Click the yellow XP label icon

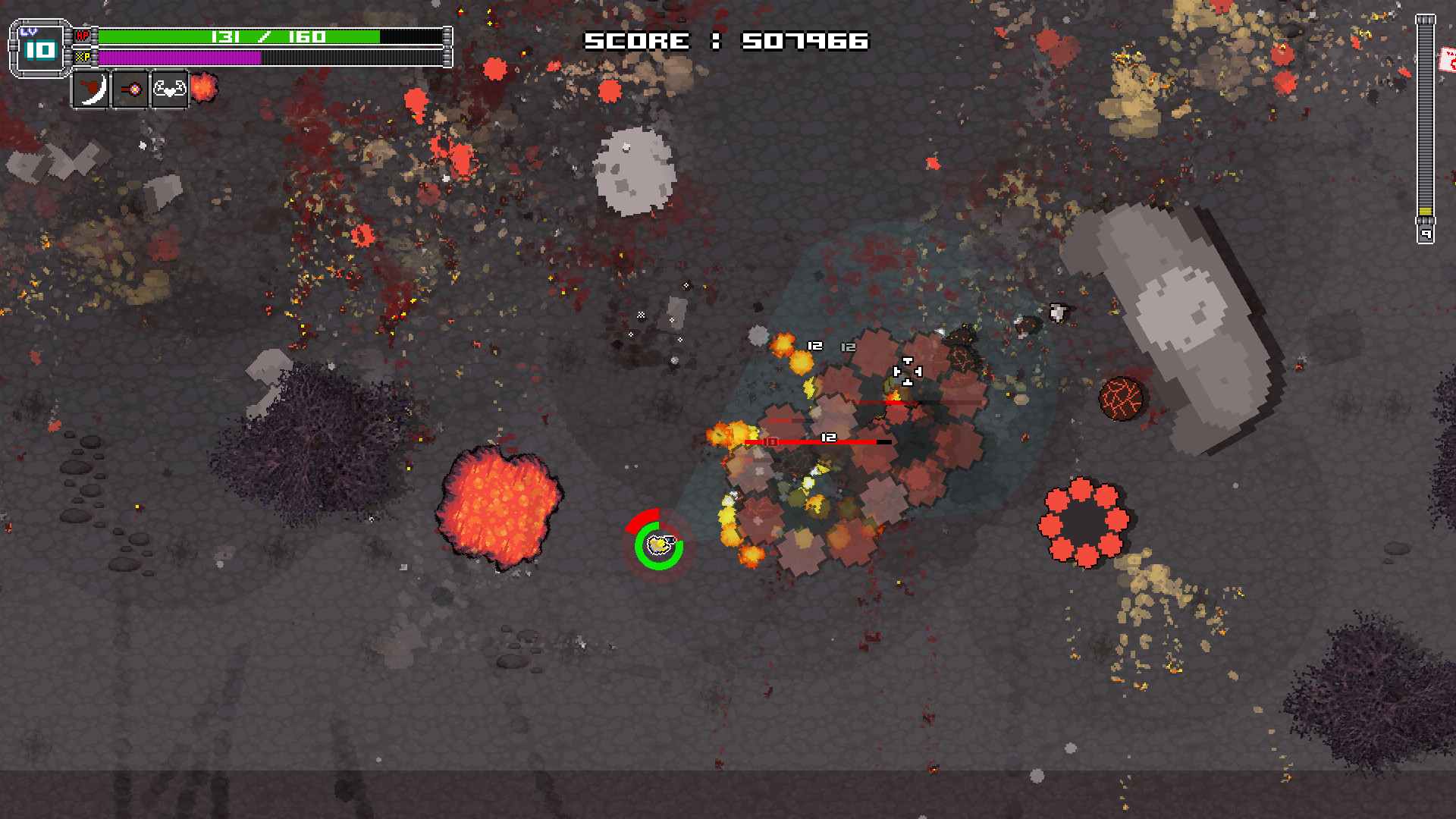point(83,57)
